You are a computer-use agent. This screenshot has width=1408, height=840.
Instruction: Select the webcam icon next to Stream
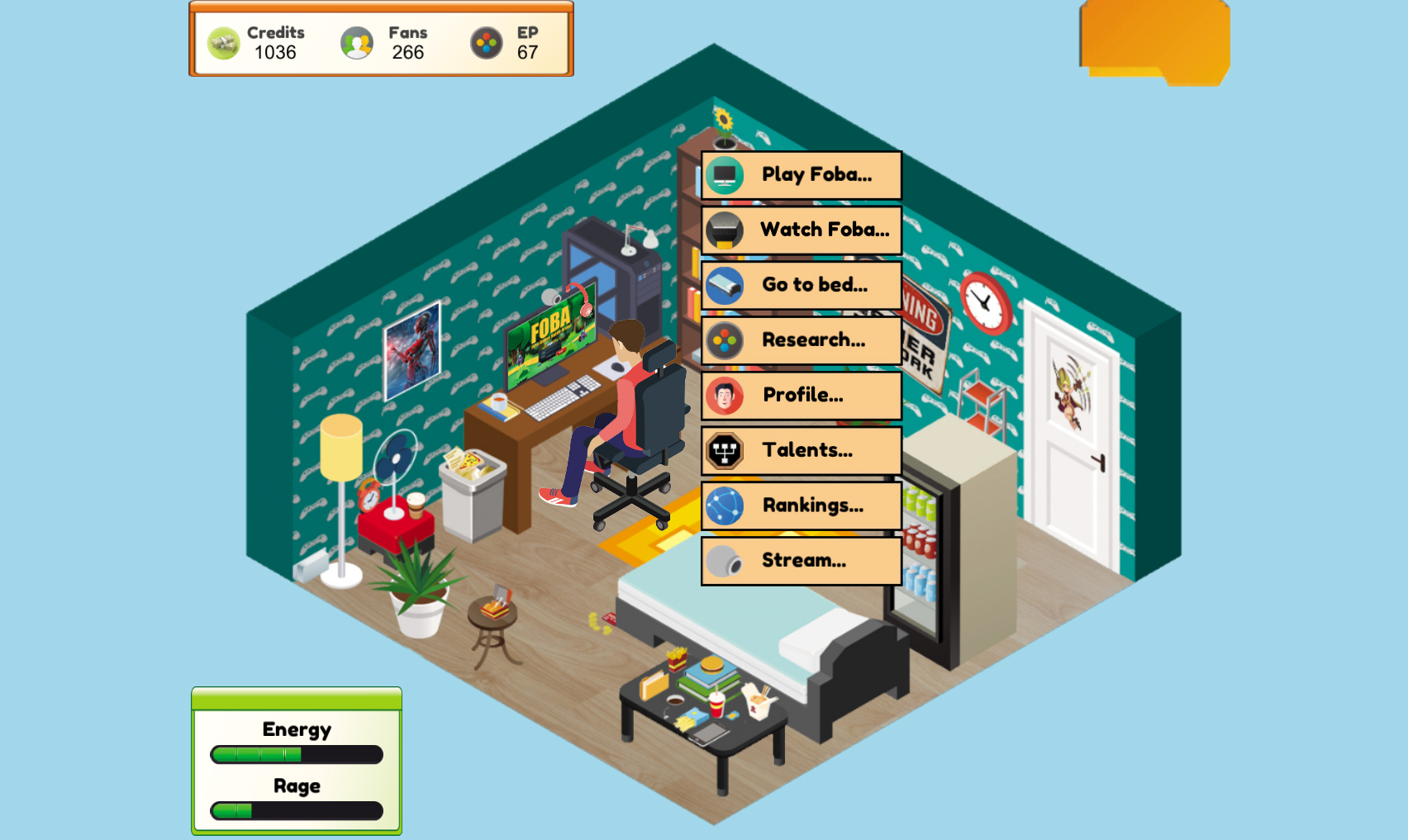pos(723,560)
